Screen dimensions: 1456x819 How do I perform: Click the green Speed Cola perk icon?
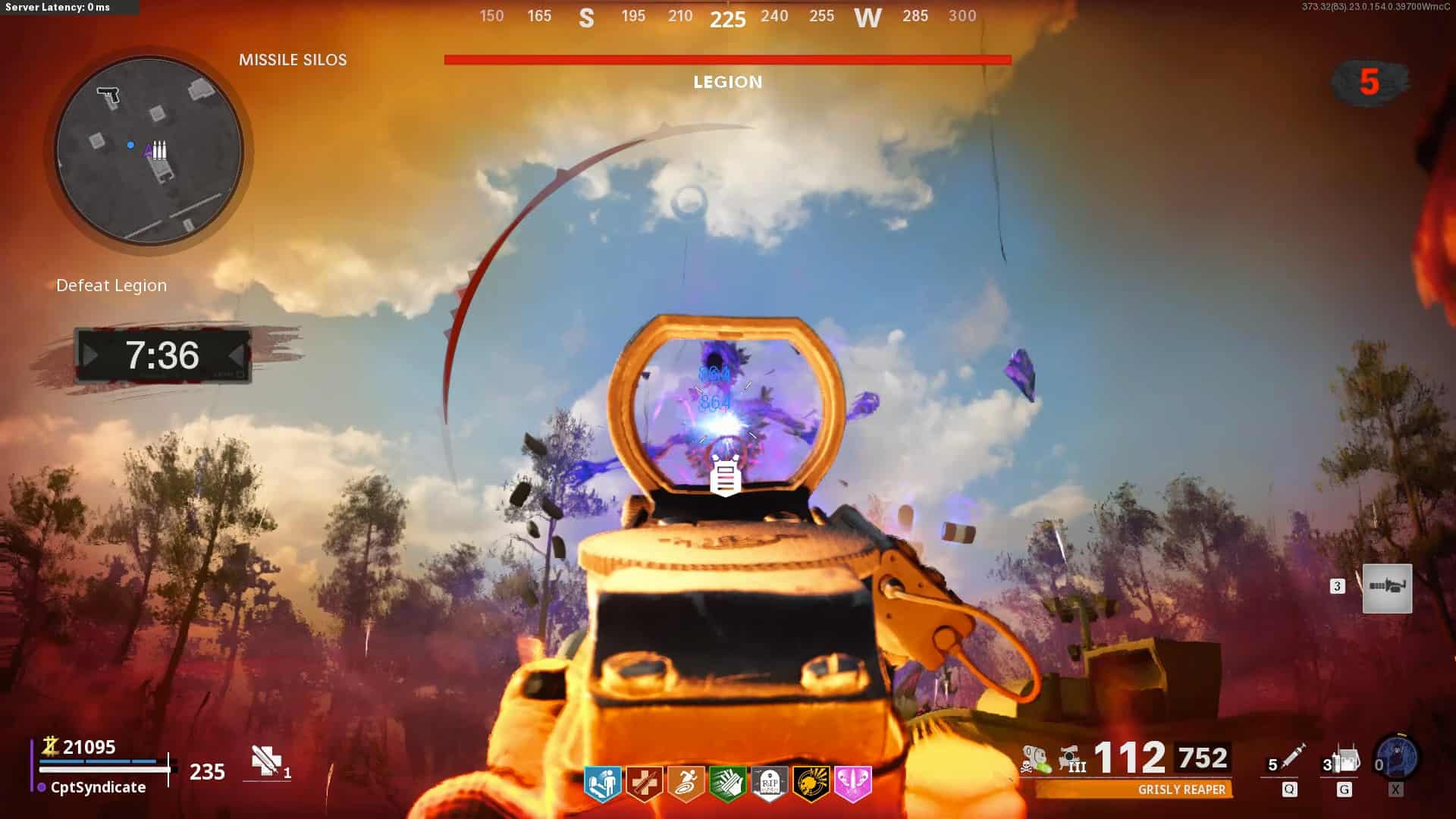tap(727, 783)
